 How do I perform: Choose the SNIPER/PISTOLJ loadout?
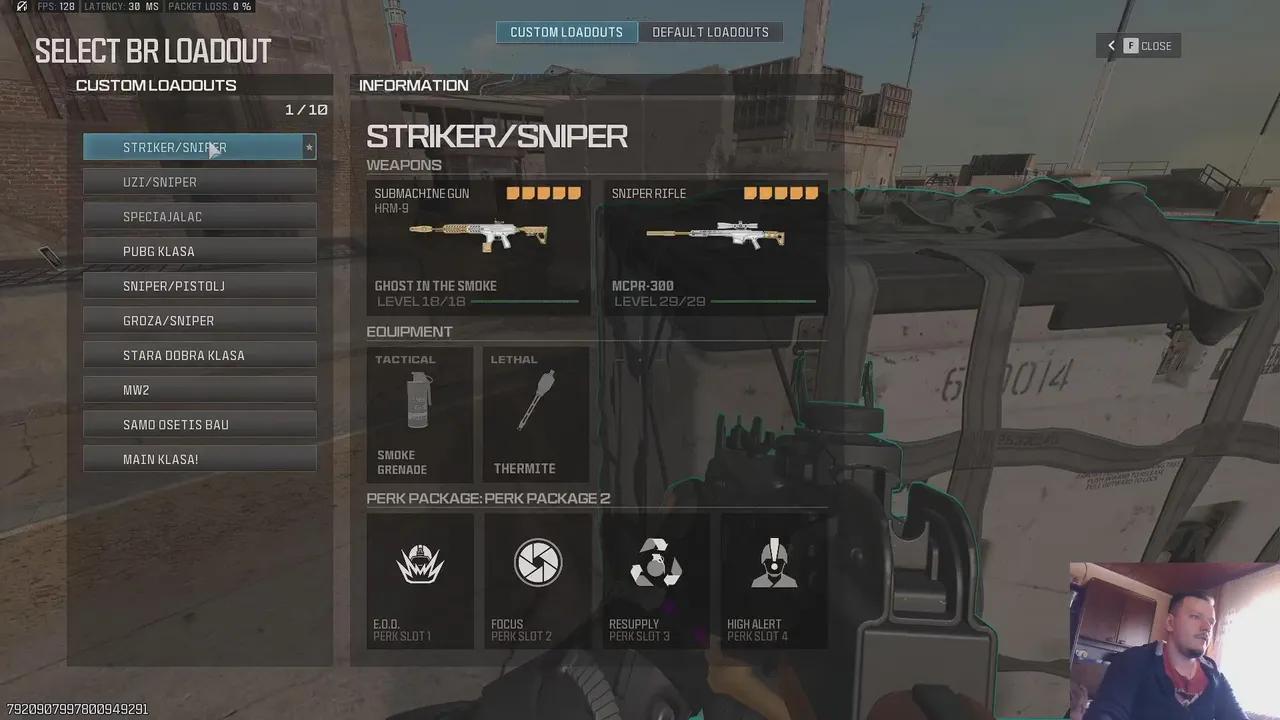click(x=199, y=286)
